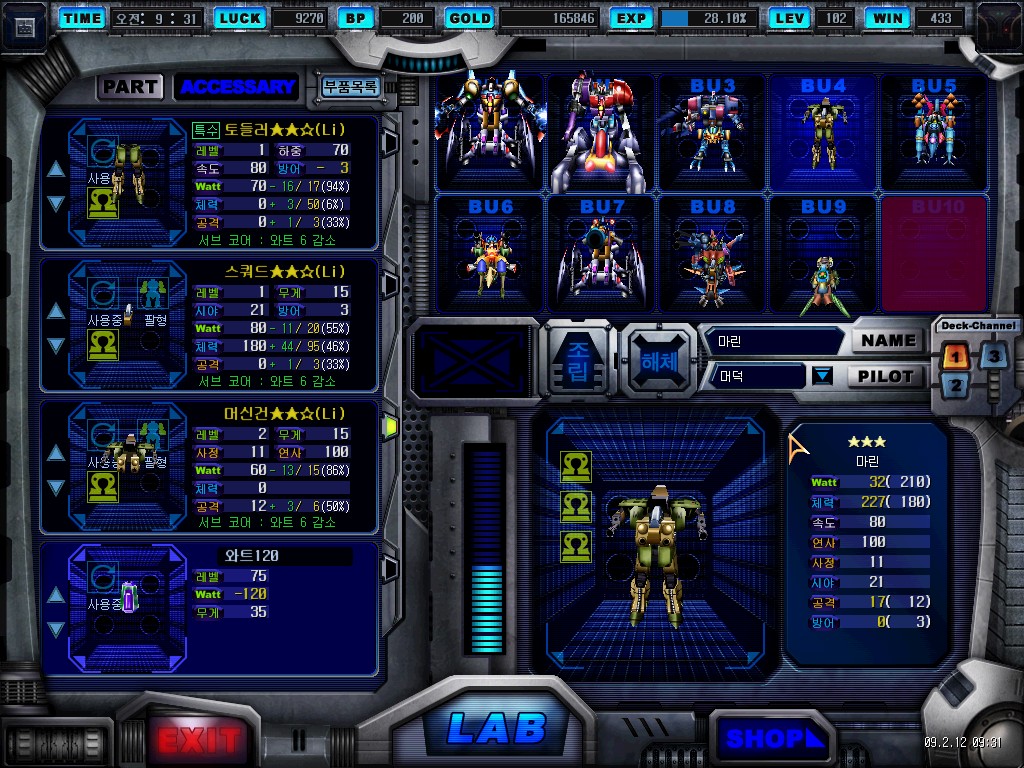Pick the BU9 robot slot
This screenshot has height=768, width=1024.
pos(823,253)
